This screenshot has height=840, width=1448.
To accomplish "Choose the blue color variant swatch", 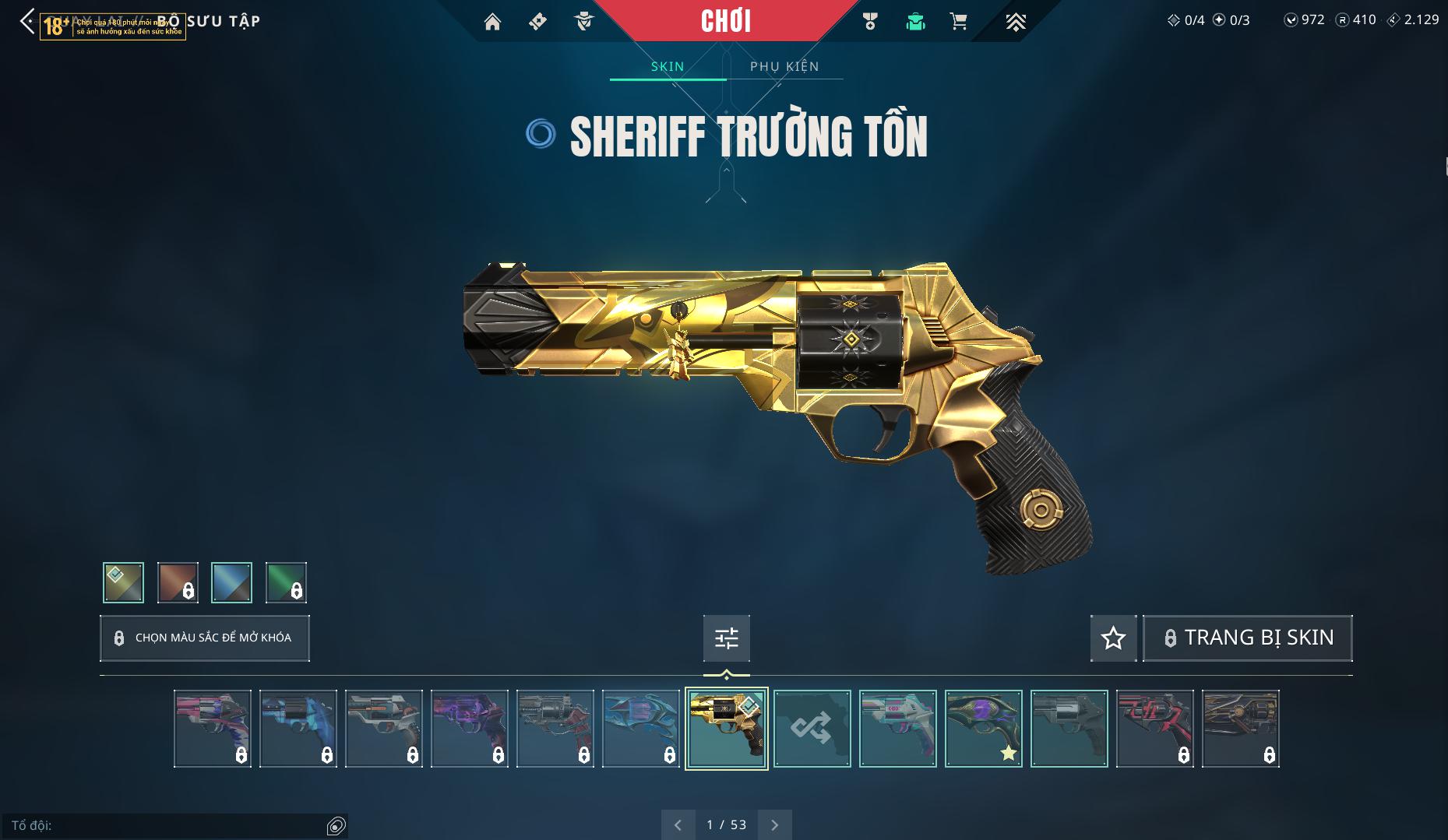I will [231, 582].
